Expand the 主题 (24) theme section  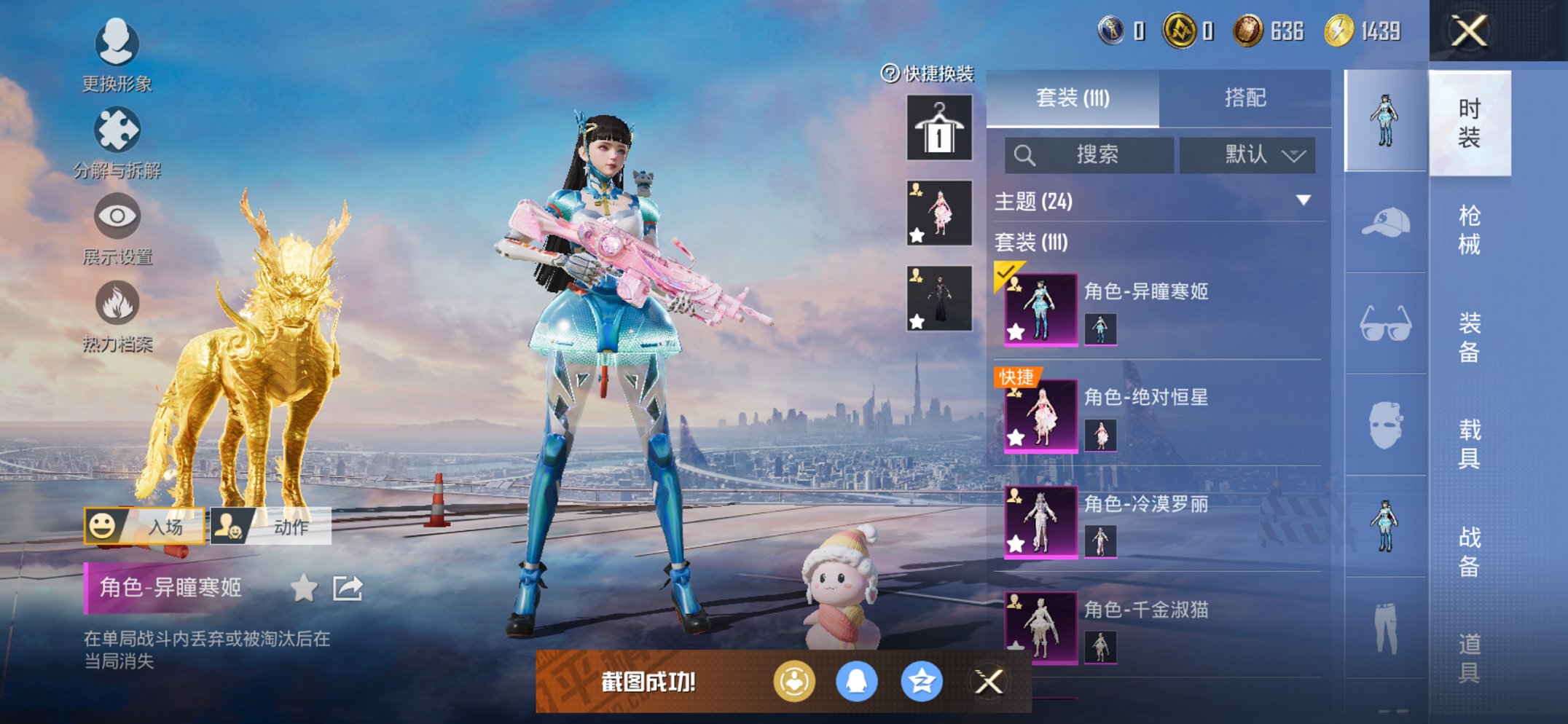1303,200
